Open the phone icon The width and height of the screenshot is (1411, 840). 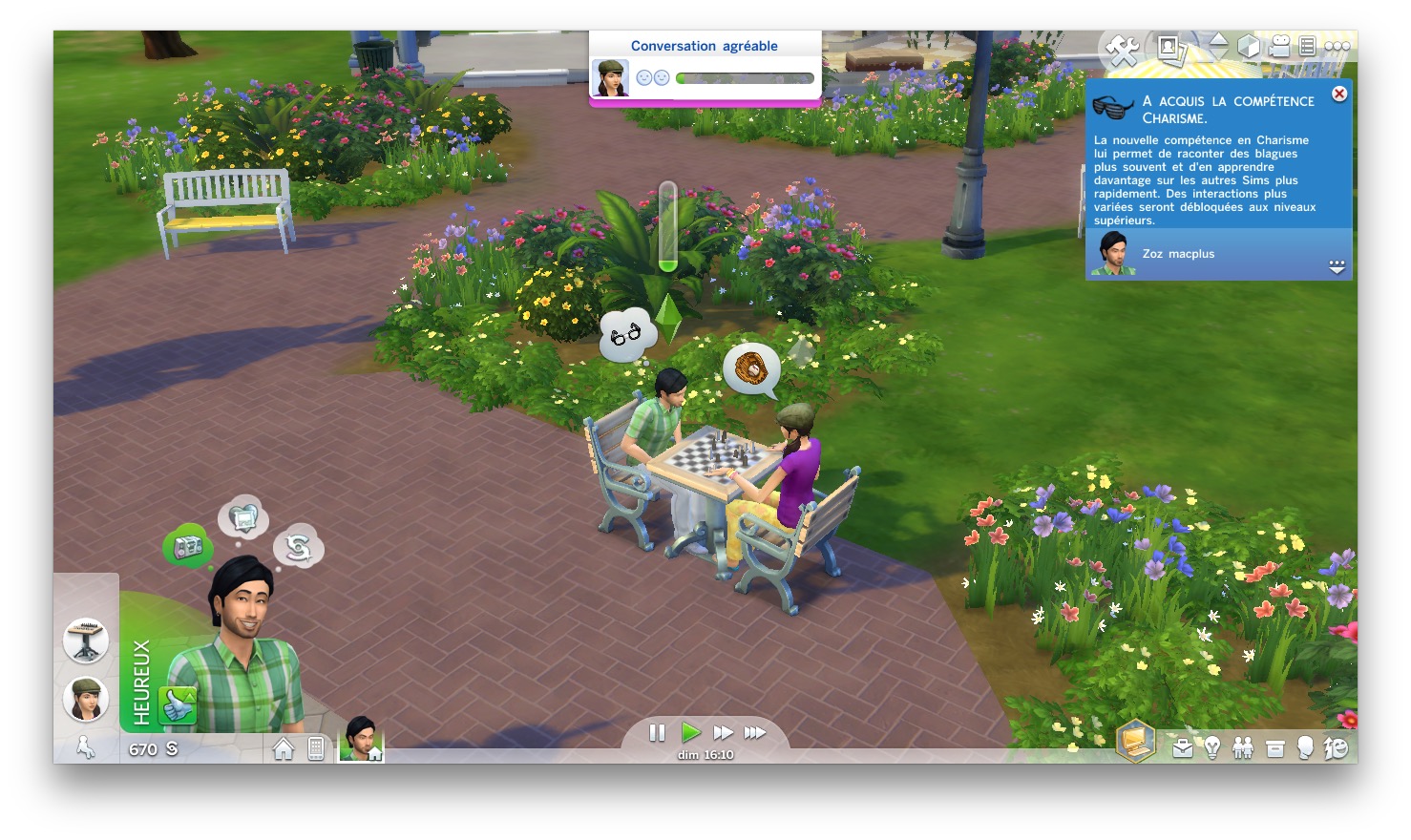316,749
